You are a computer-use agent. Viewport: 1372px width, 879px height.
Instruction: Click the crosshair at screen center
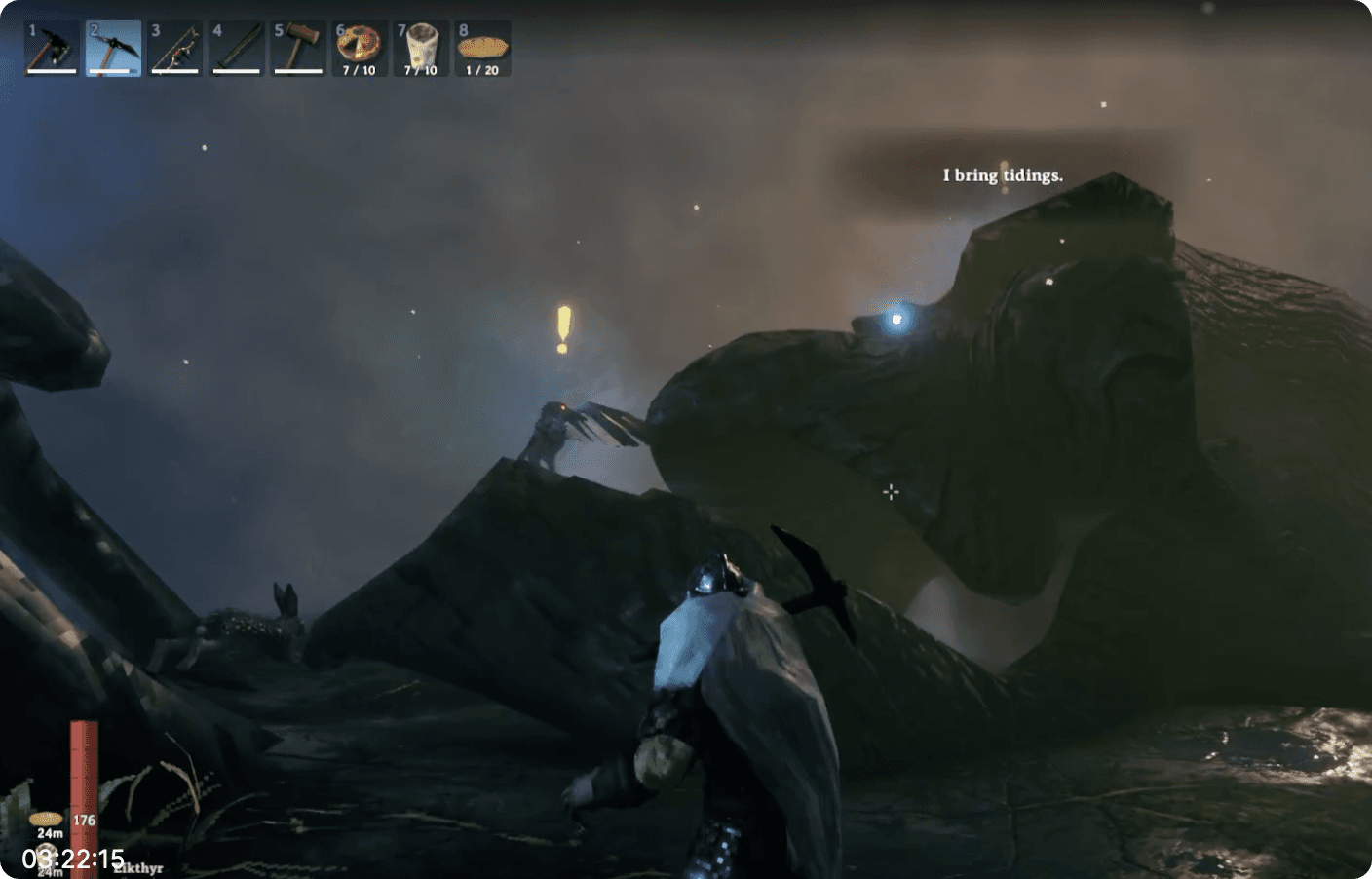tap(891, 493)
